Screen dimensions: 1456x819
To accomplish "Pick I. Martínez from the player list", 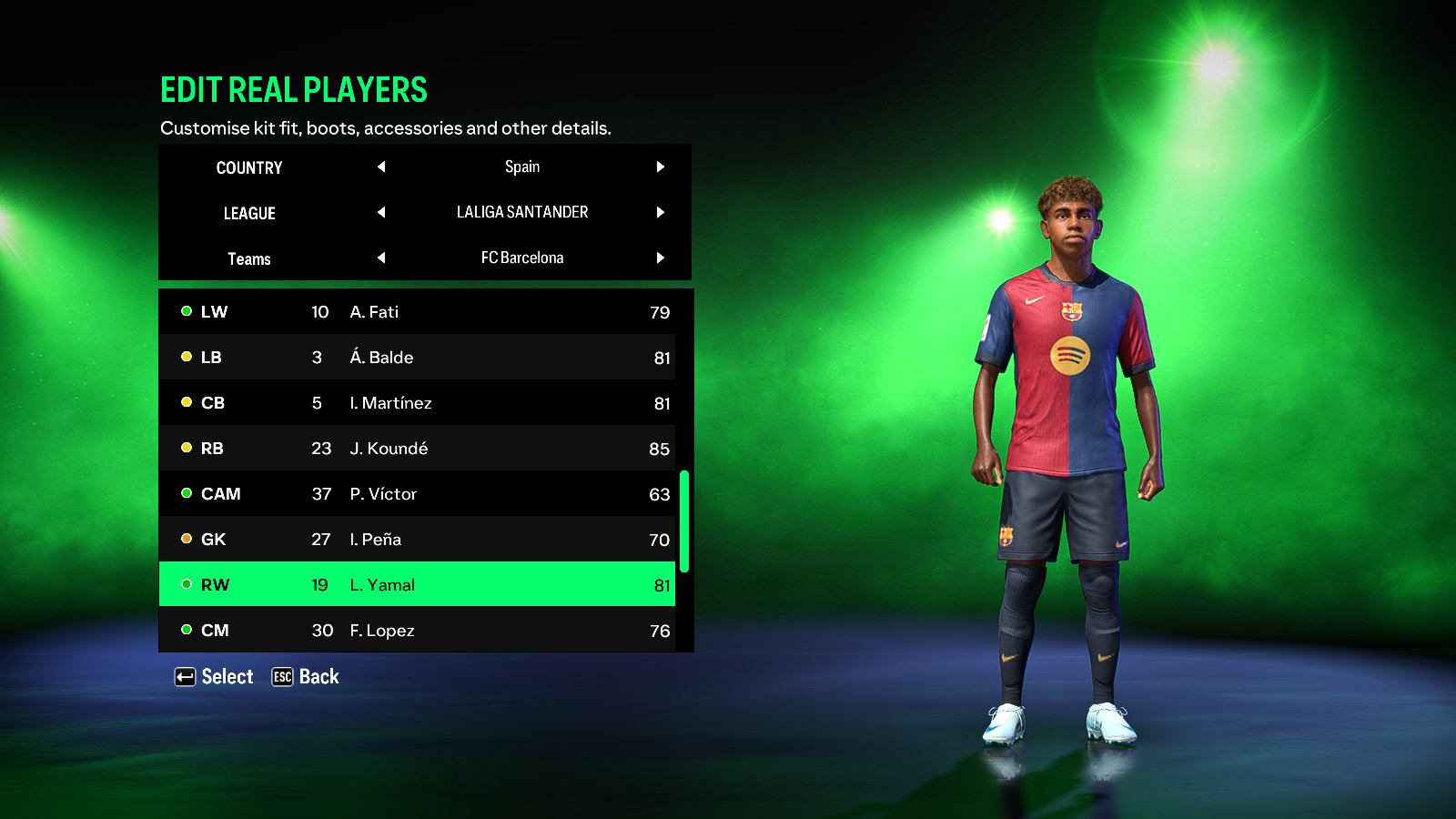I will click(417, 402).
